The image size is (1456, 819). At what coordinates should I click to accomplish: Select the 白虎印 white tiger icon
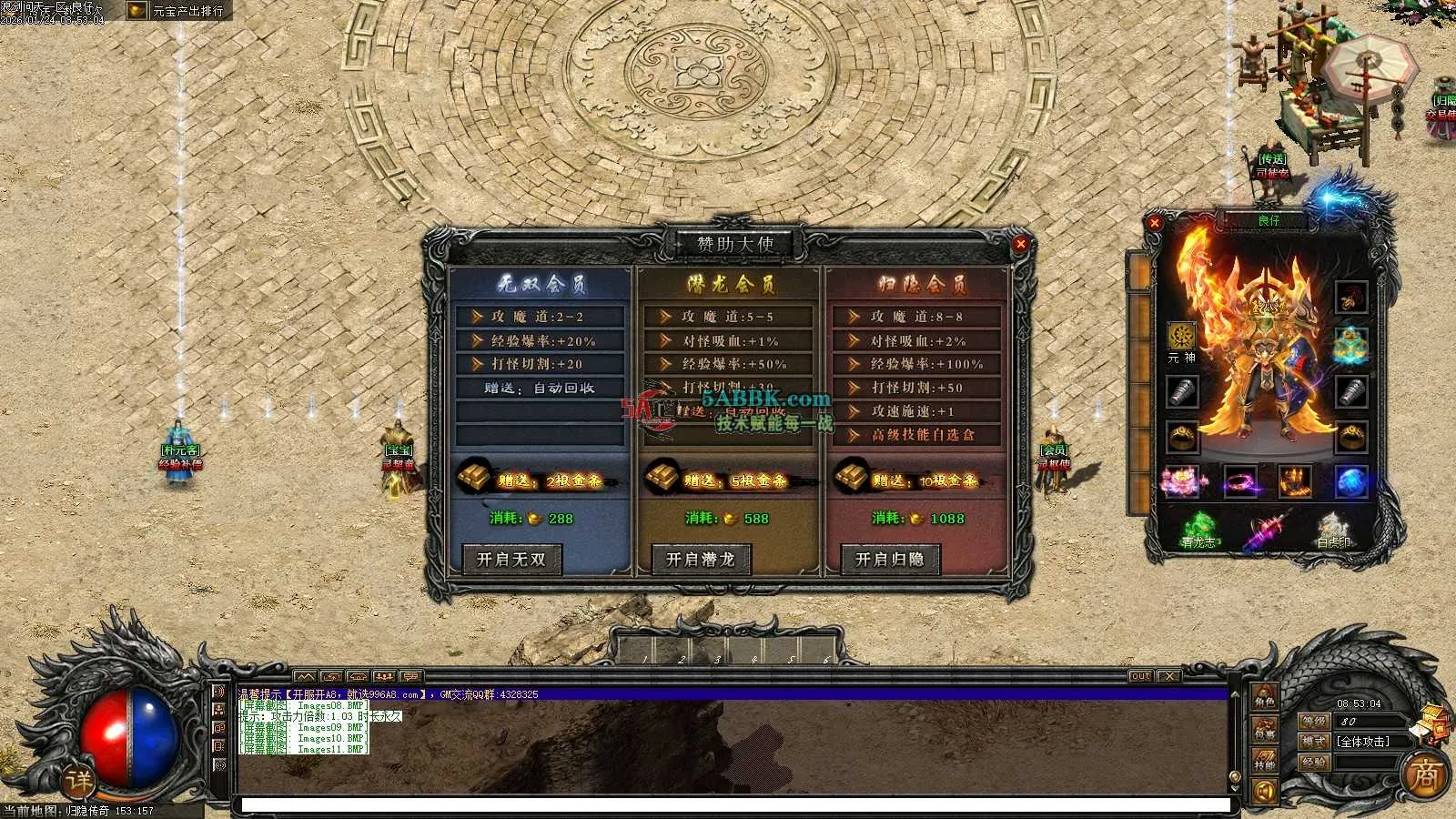pos(1333,529)
